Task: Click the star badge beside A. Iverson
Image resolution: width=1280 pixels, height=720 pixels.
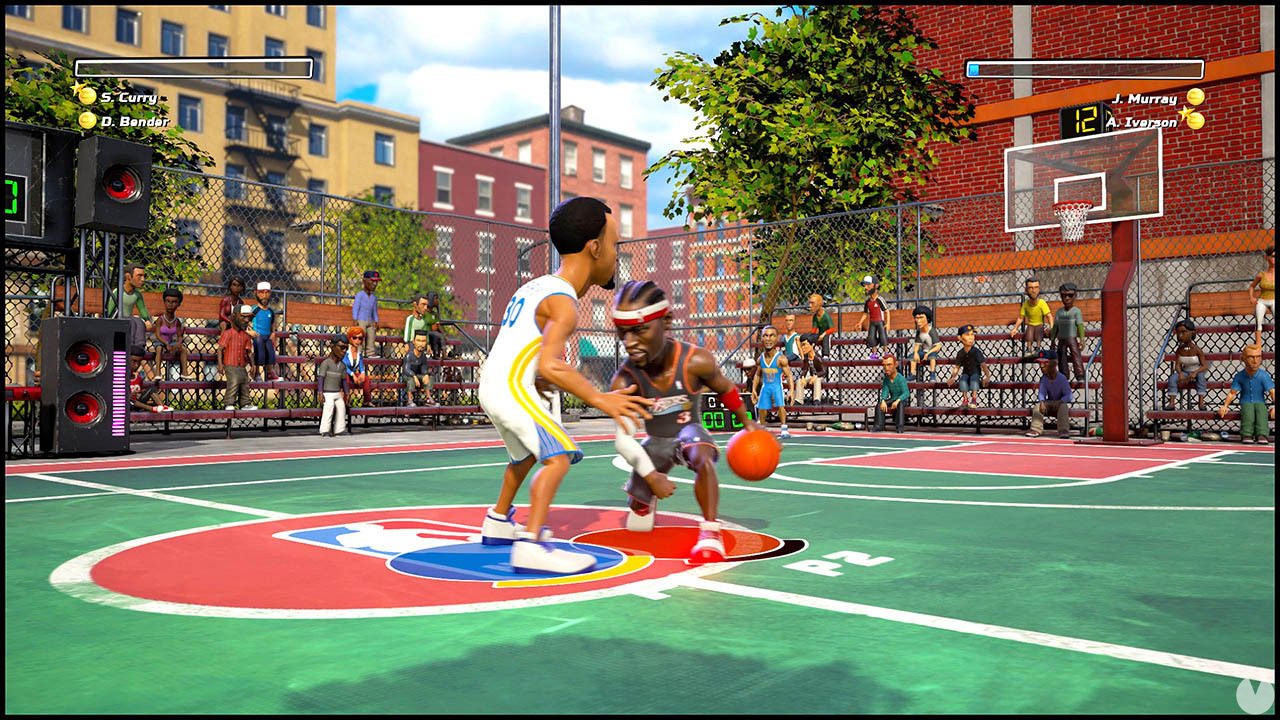Action: [1185, 113]
